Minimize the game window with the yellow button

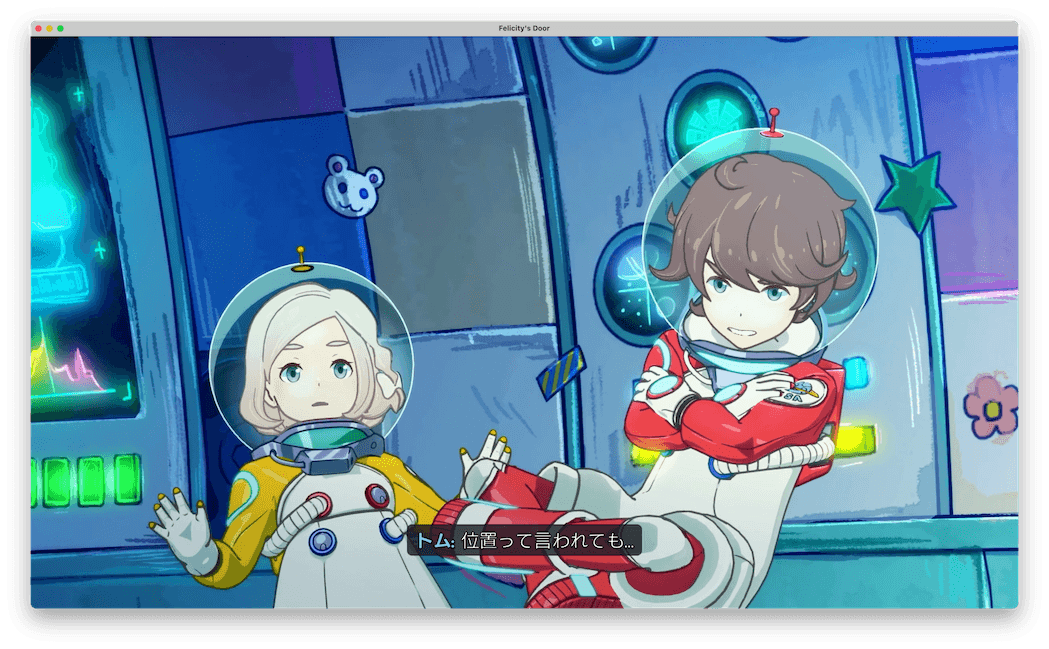(x=50, y=28)
